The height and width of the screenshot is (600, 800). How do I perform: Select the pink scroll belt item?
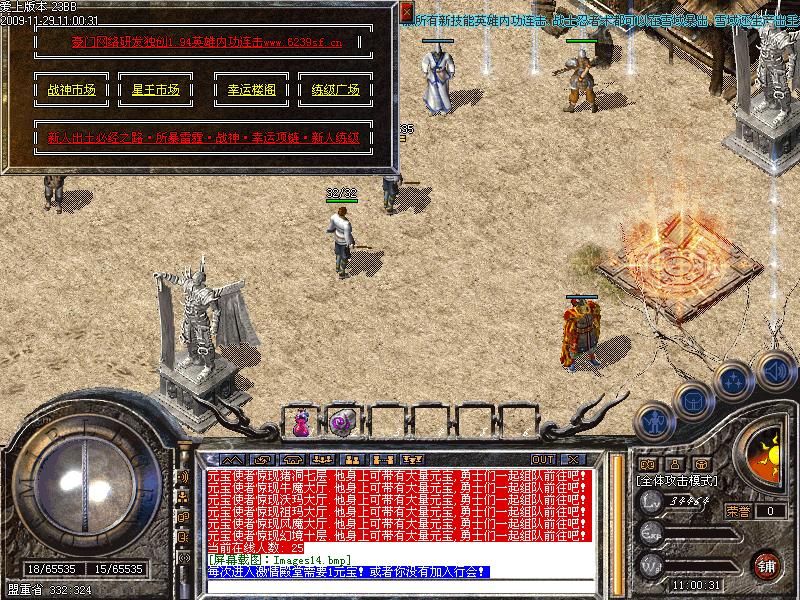pyautogui.click(x=339, y=423)
